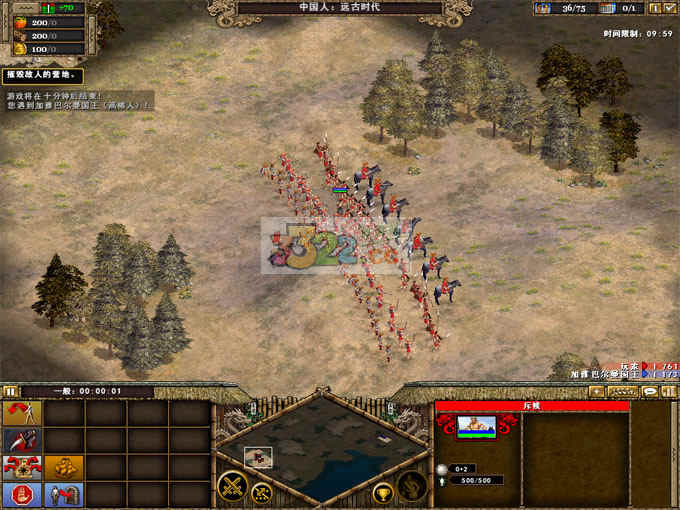This screenshot has width=680, height=510.
Task: Click the Chinese civilization age title banner
Action: 340,8
